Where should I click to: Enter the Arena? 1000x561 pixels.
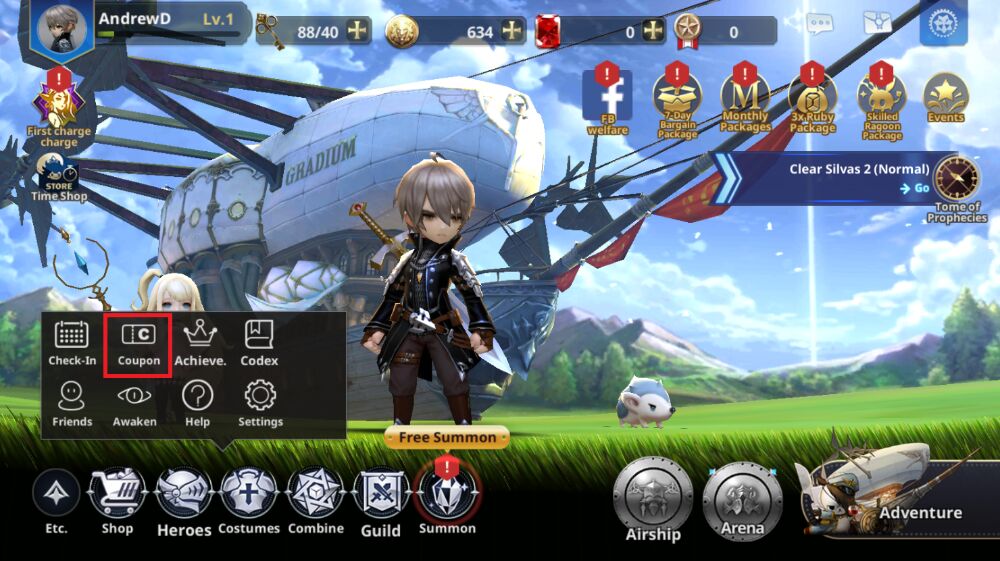pos(742,499)
